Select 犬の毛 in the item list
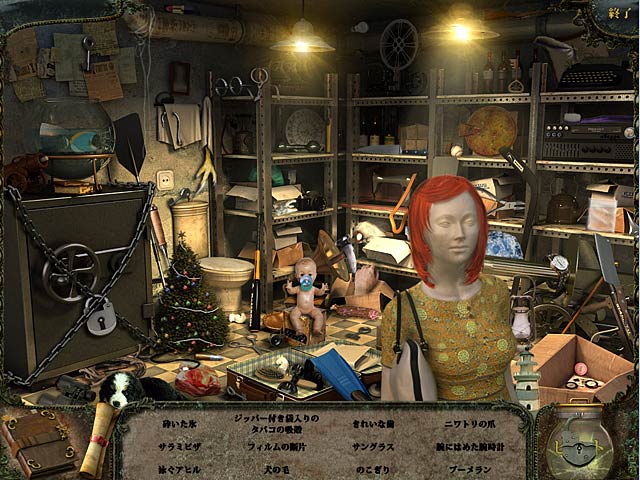Screen dimensions: 640x480 (268, 468)
